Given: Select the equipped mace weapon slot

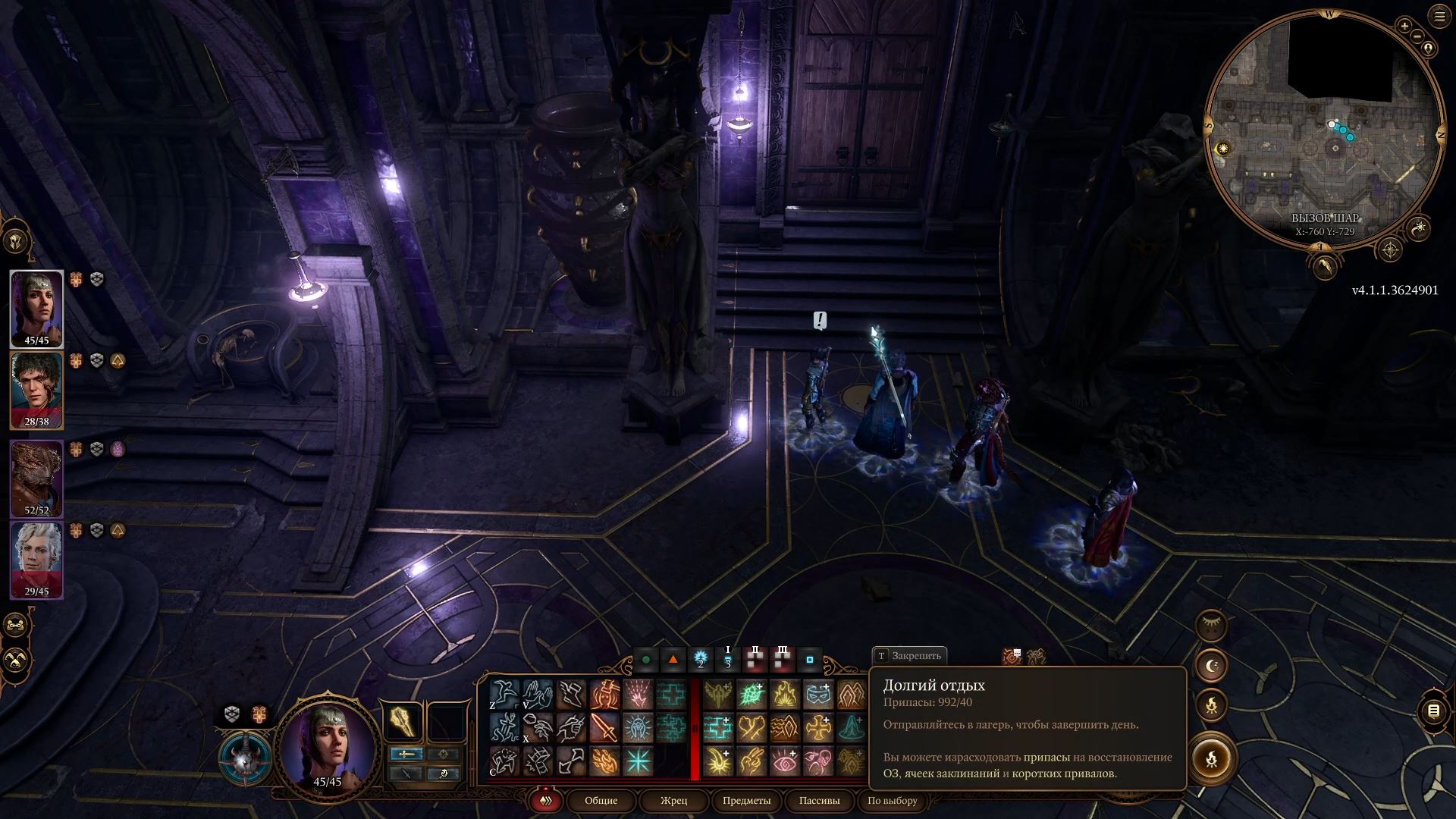Looking at the screenshot, I should point(403,721).
